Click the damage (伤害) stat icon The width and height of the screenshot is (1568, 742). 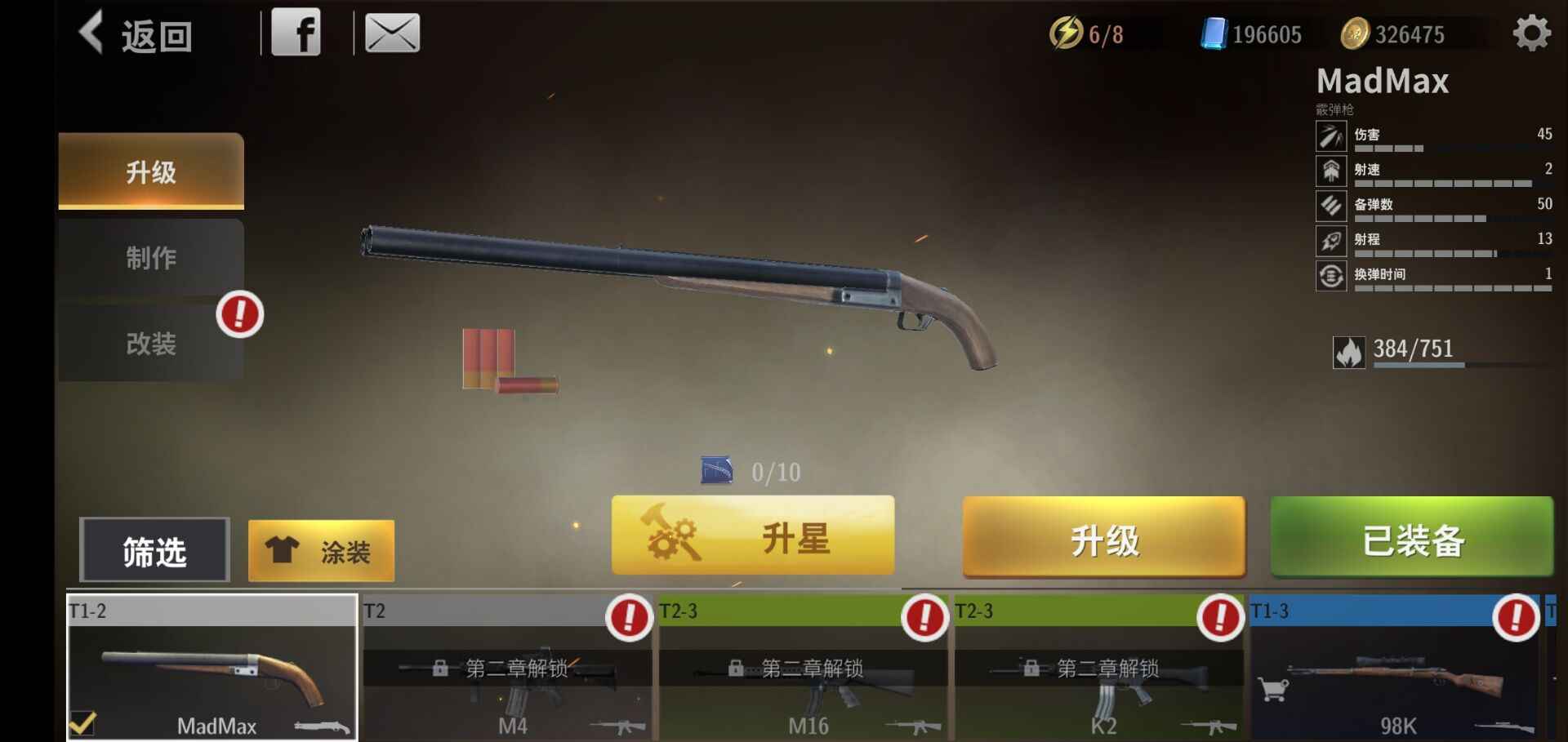click(x=1331, y=136)
